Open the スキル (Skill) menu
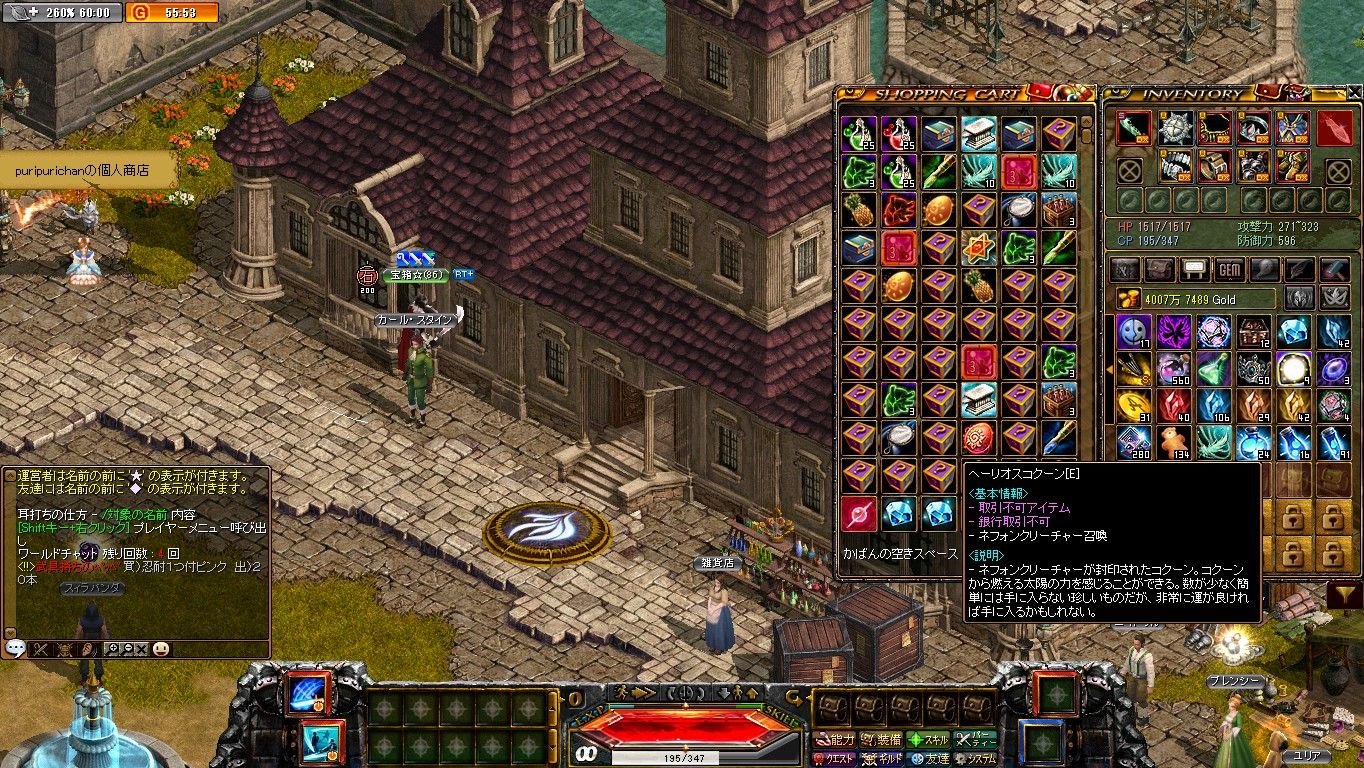 point(928,740)
